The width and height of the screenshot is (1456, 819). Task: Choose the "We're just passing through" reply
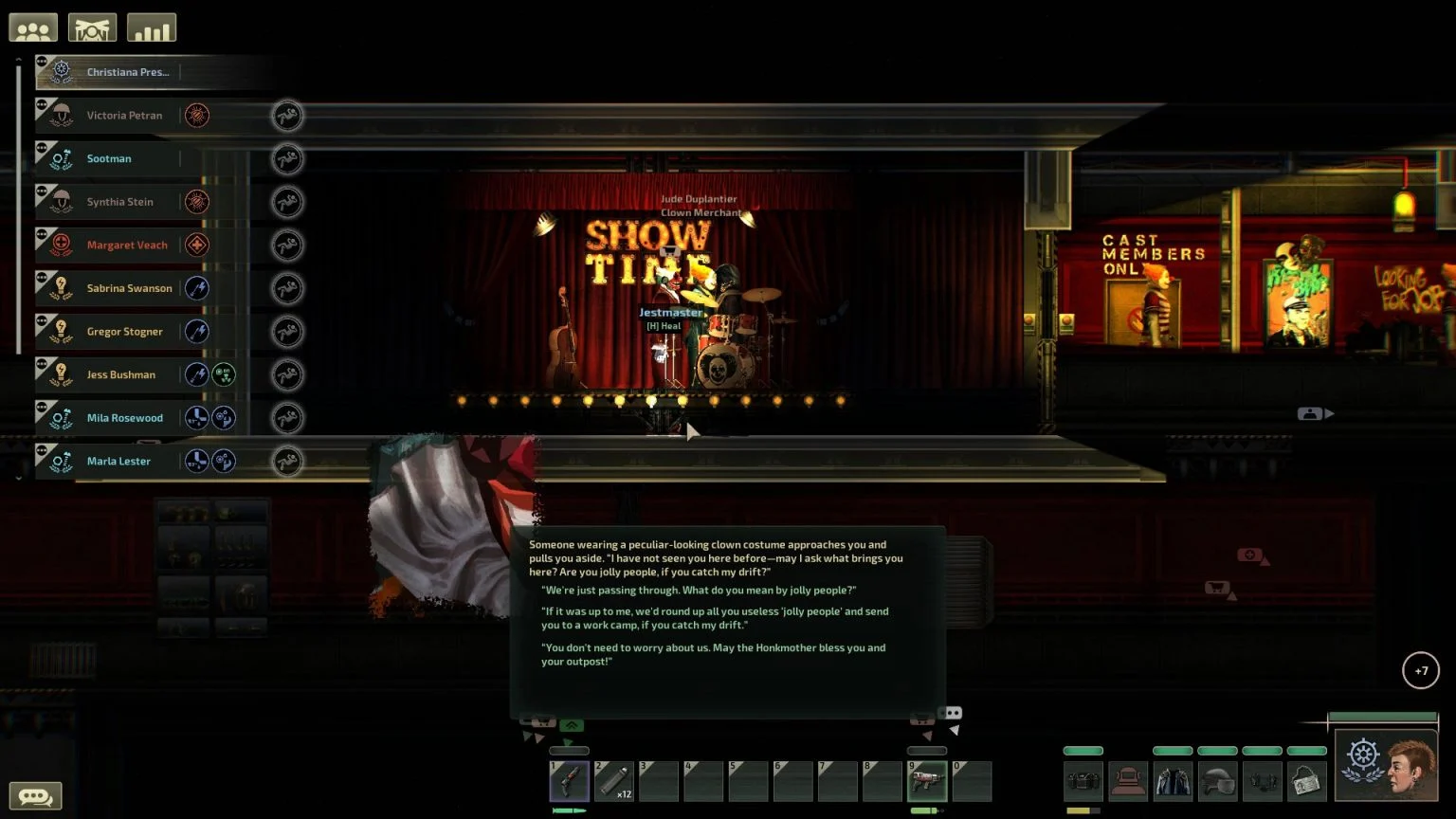700,591
